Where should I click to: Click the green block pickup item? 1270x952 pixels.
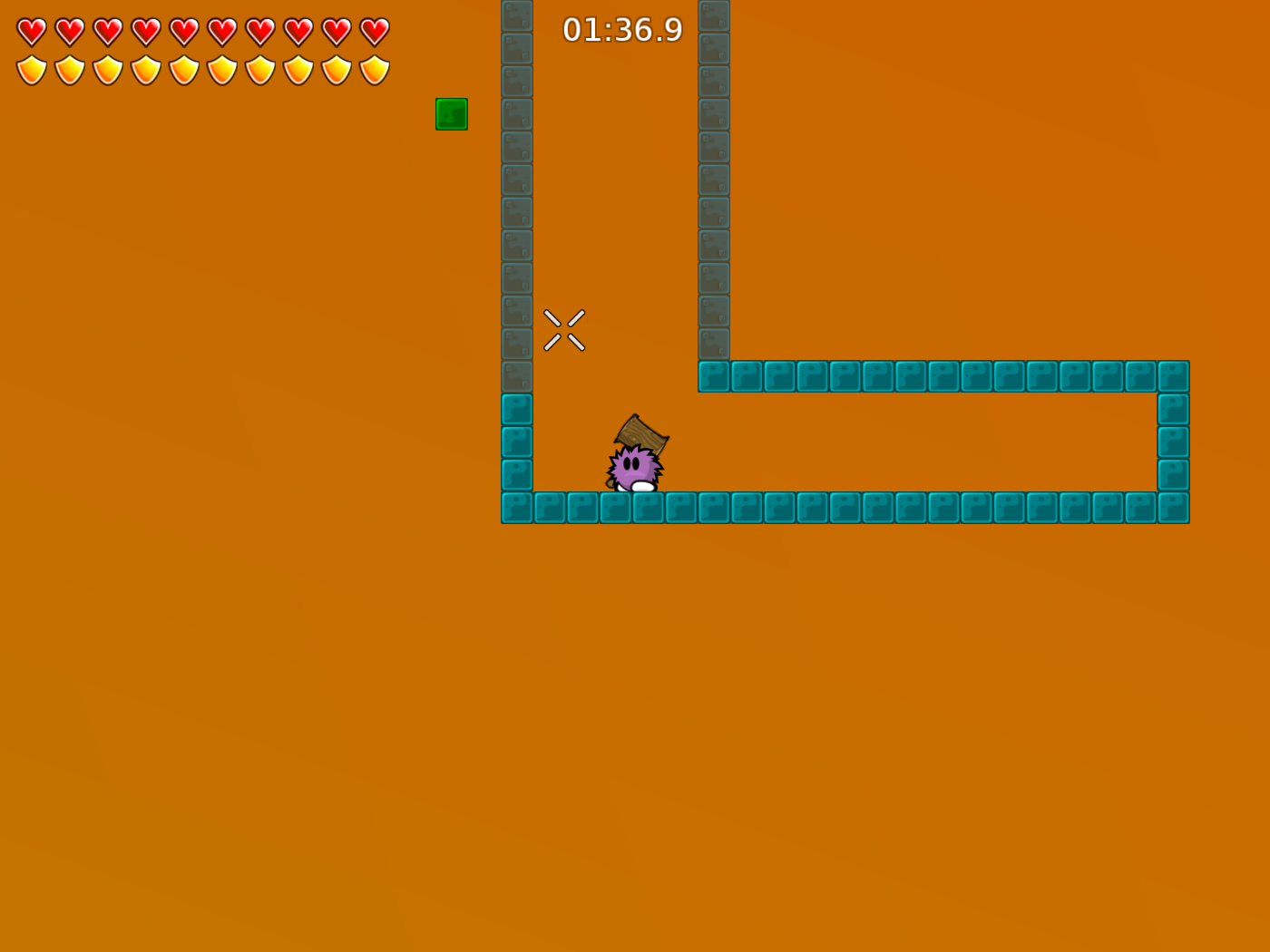451,112
